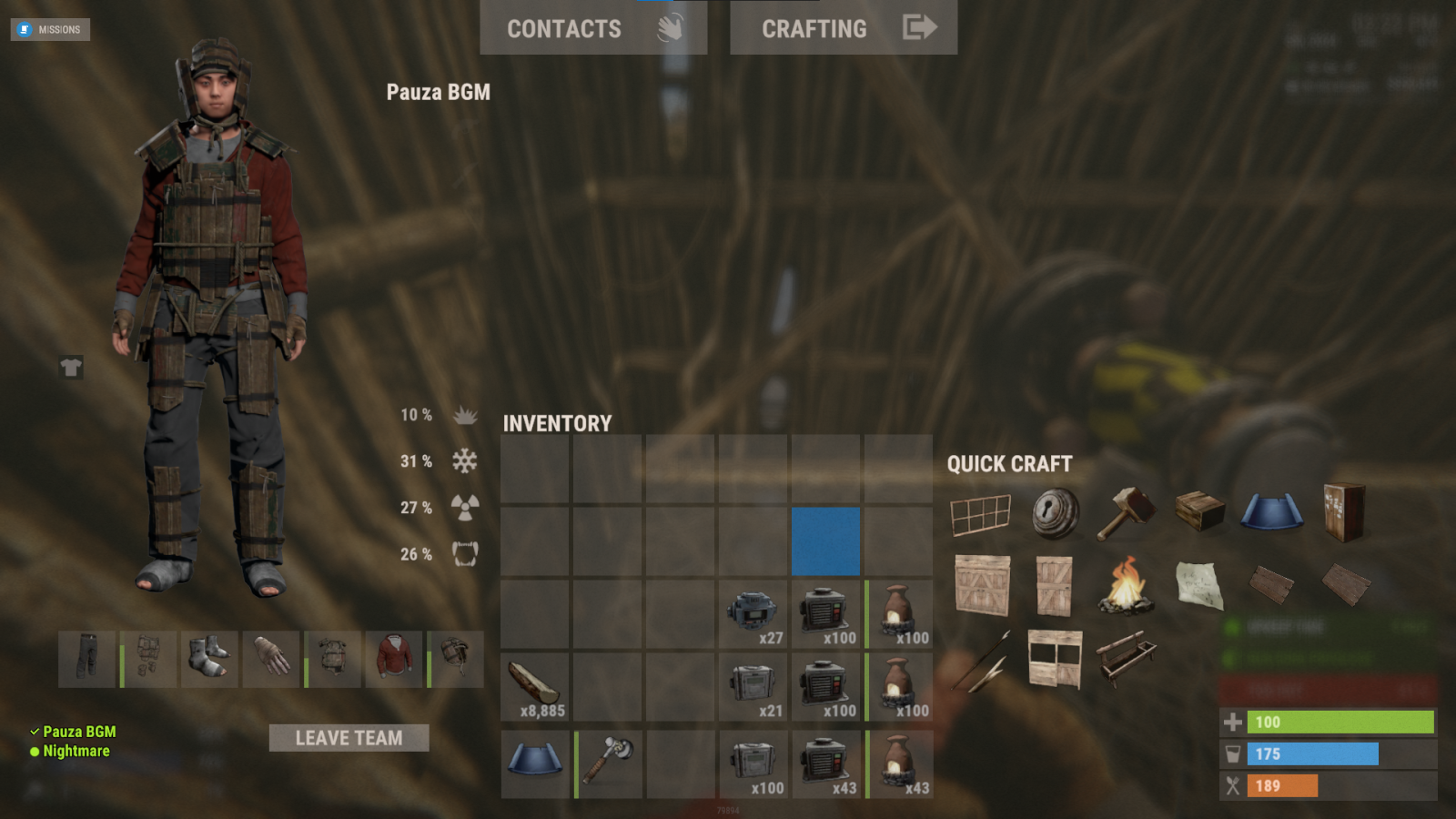Select the boots clothing slot
1456x819 pixels.
209,659
